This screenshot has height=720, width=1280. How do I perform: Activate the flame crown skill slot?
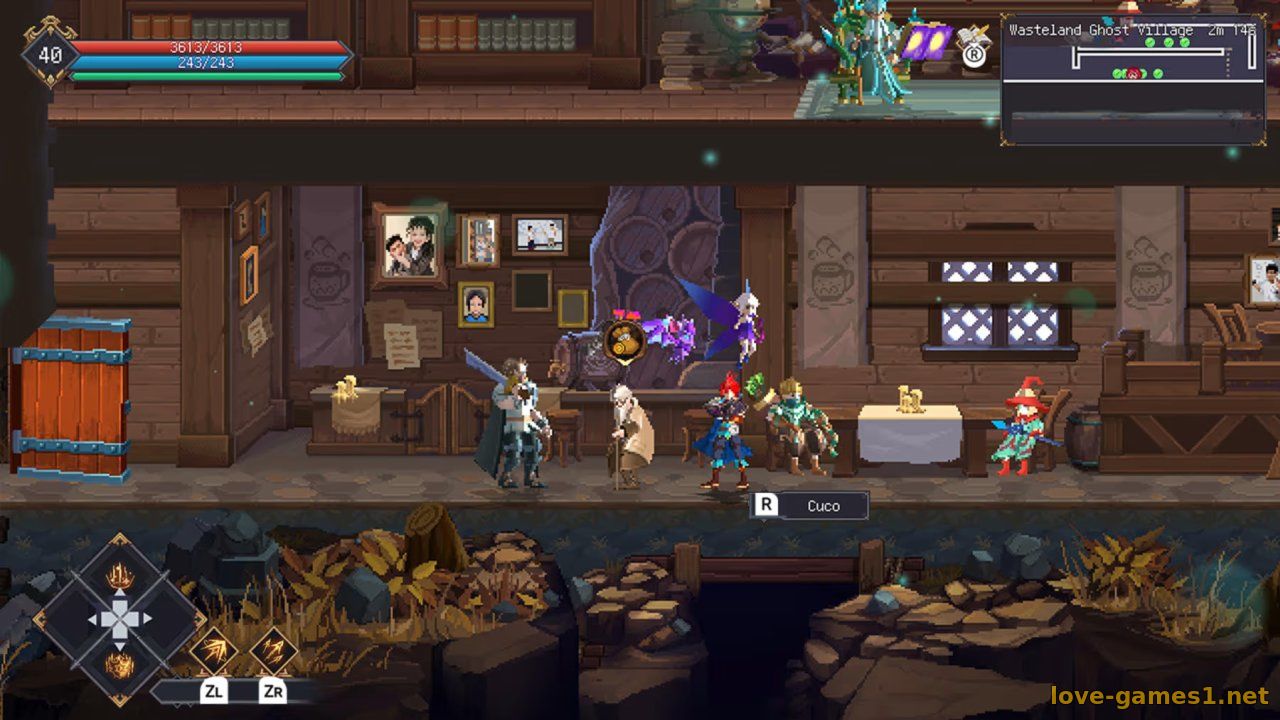[120, 575]
